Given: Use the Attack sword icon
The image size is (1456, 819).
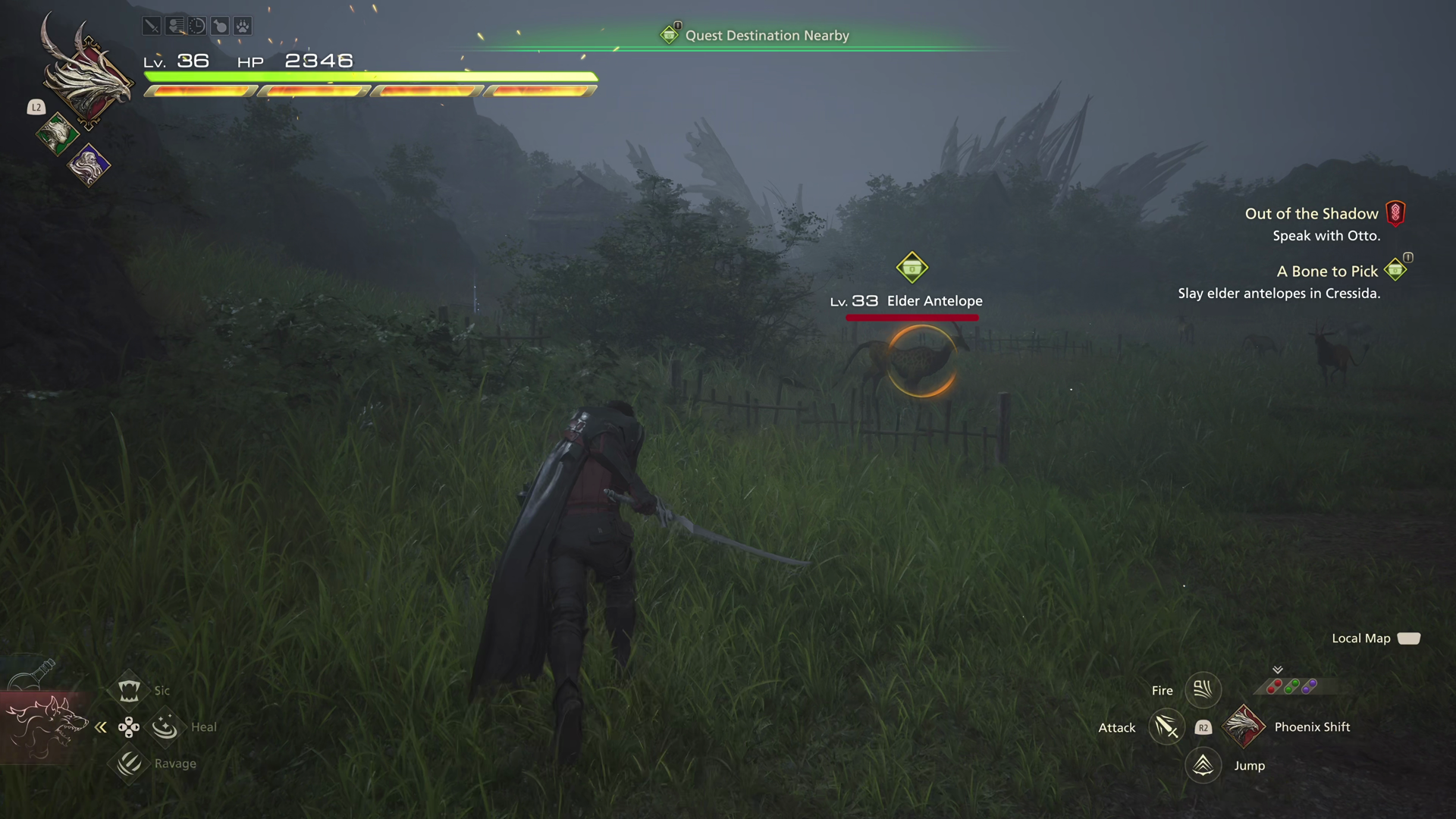Looking at the screenshot, I should [1166, 727].
